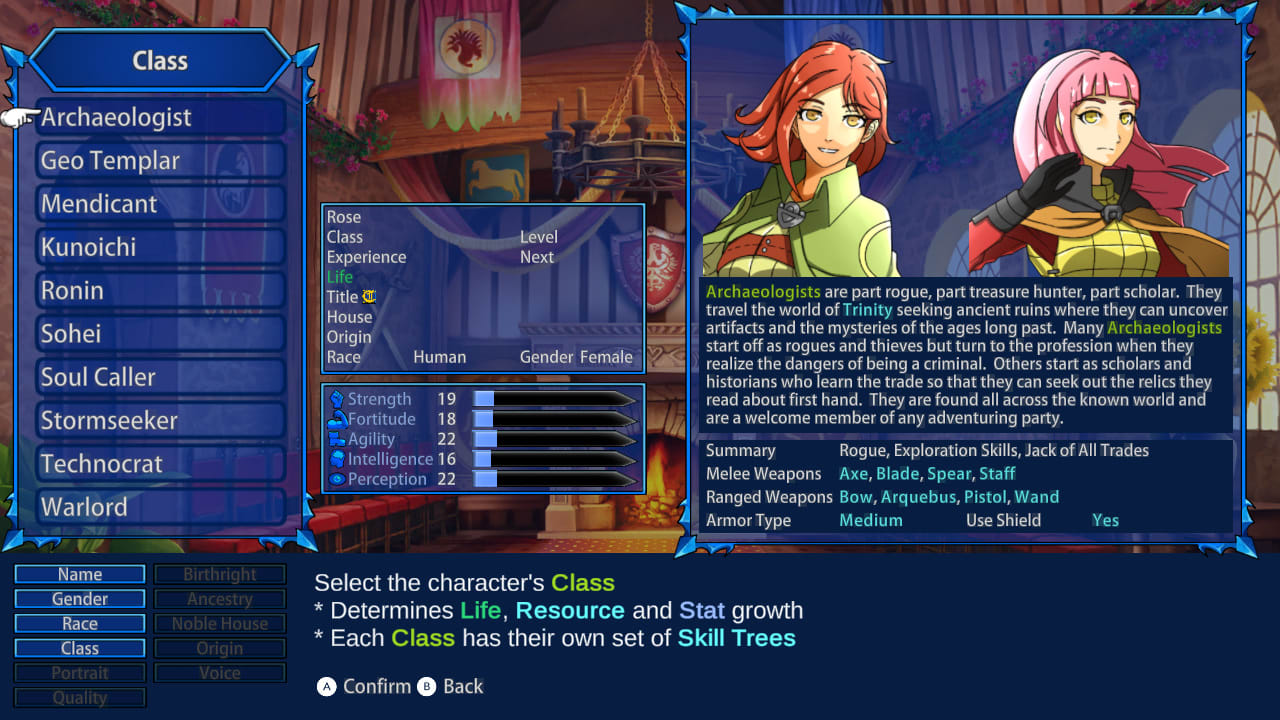Click the Strength stat progress bar
The height and width of the screenshot is (720, 1280).
click(x=555, y=399)
